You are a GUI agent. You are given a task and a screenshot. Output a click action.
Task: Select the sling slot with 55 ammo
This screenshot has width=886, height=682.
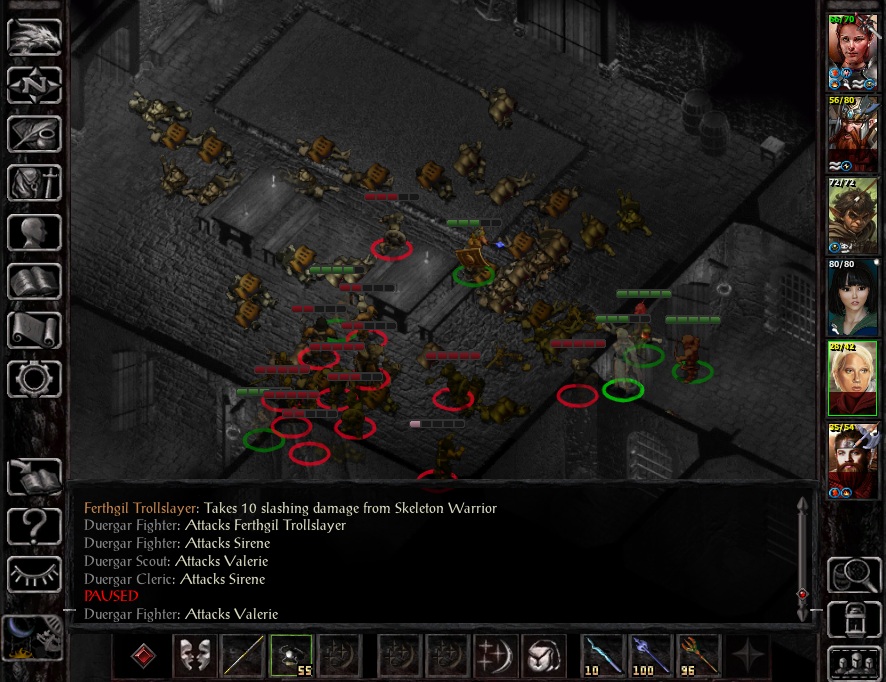click(291, 655)
